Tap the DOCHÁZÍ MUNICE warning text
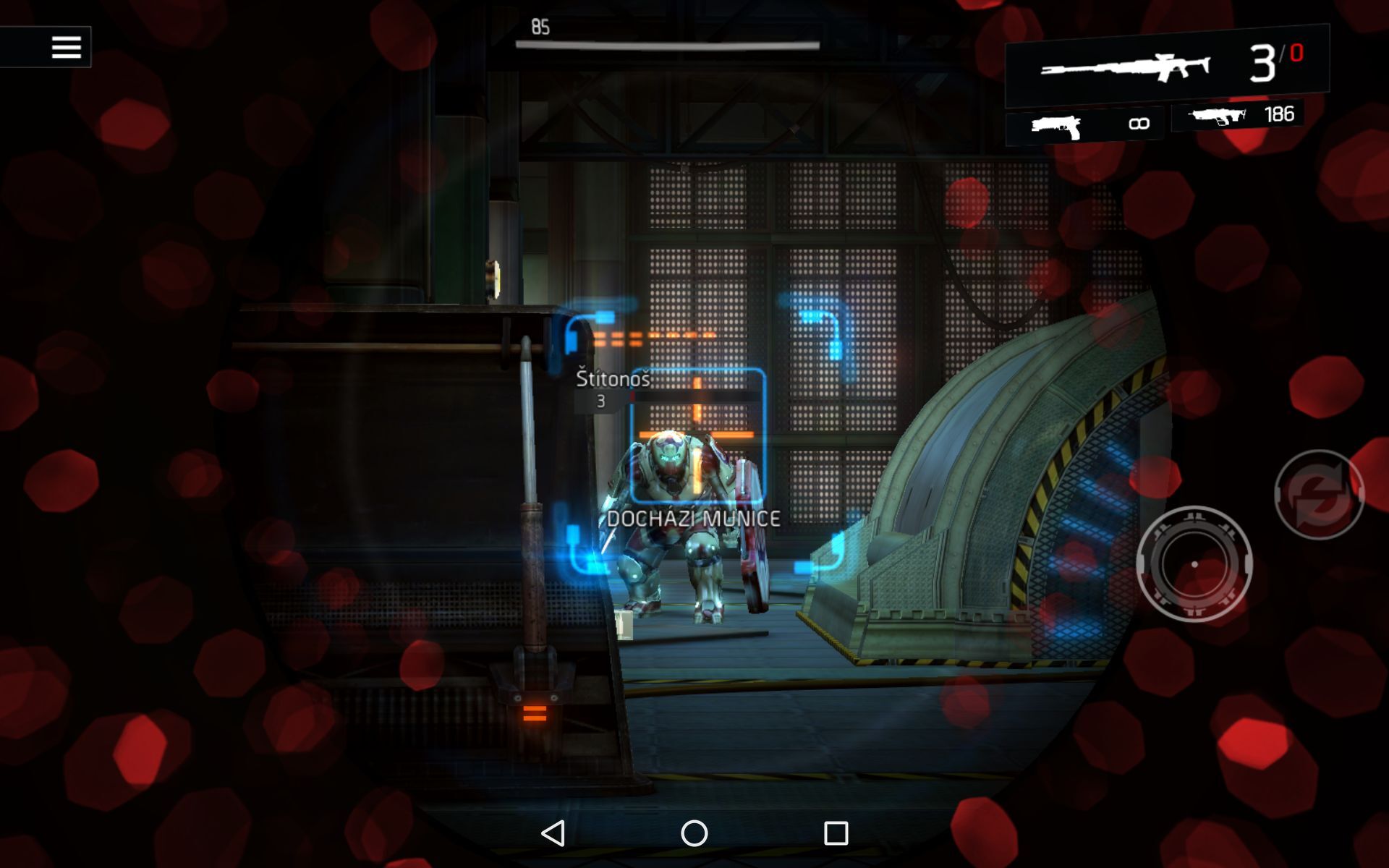Viewport: 1389px width, 868px height. point(694,516)
